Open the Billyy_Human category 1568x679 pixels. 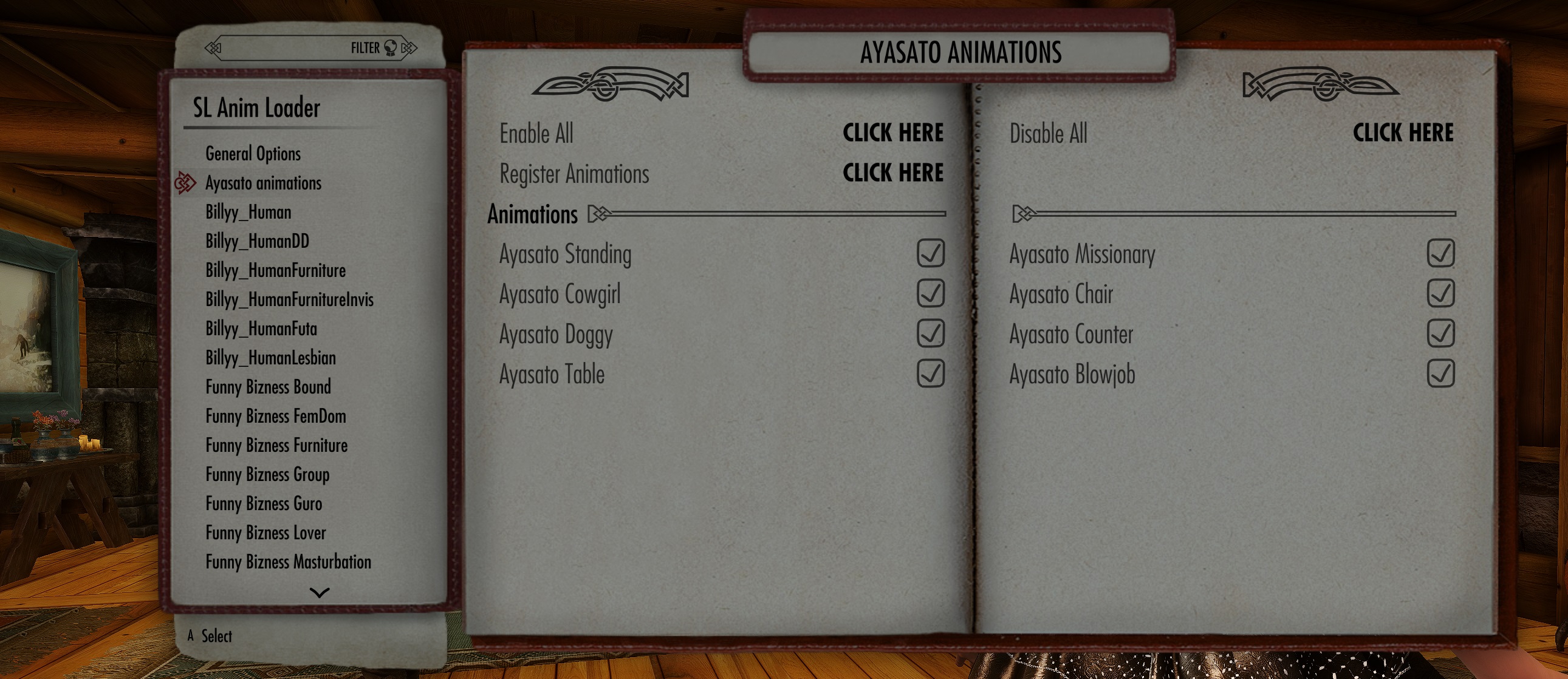point(247,213)
